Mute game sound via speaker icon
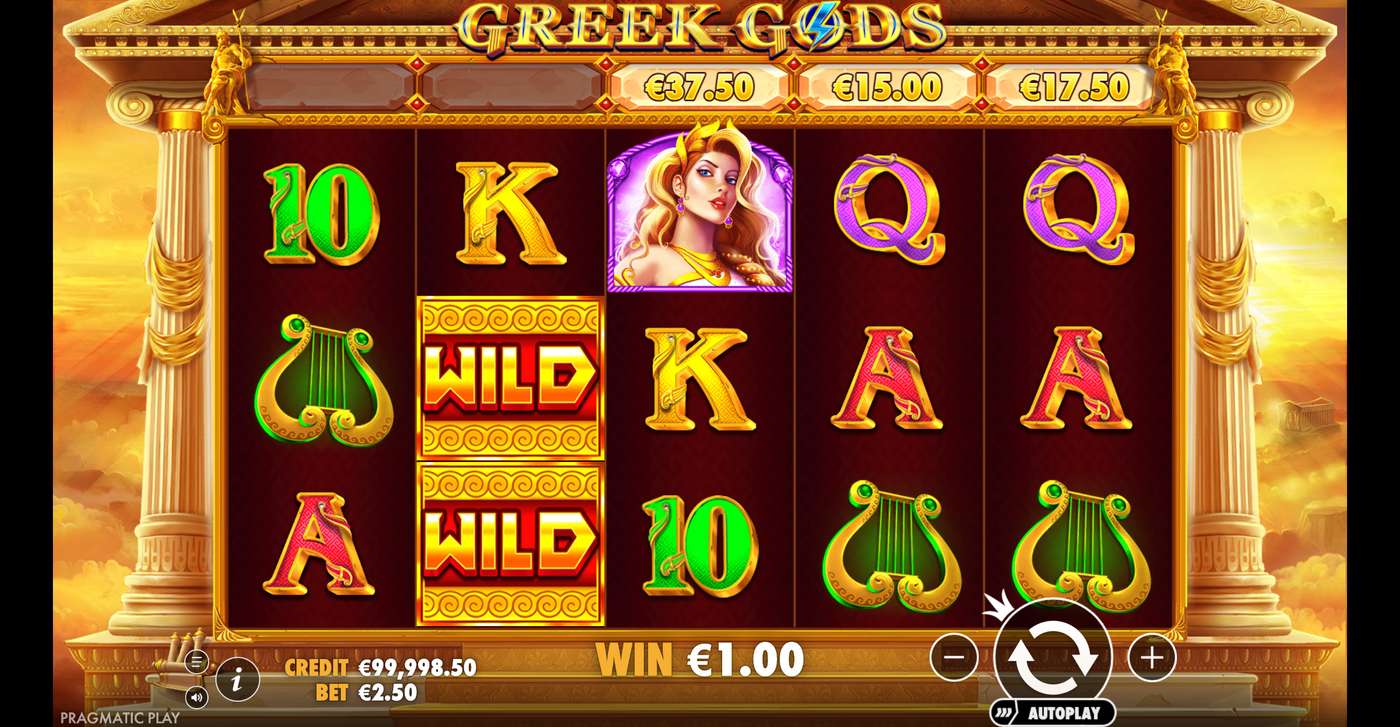The height and width of the screenshot is (727, 1400). pyautogui.click(x=196, y=695)
